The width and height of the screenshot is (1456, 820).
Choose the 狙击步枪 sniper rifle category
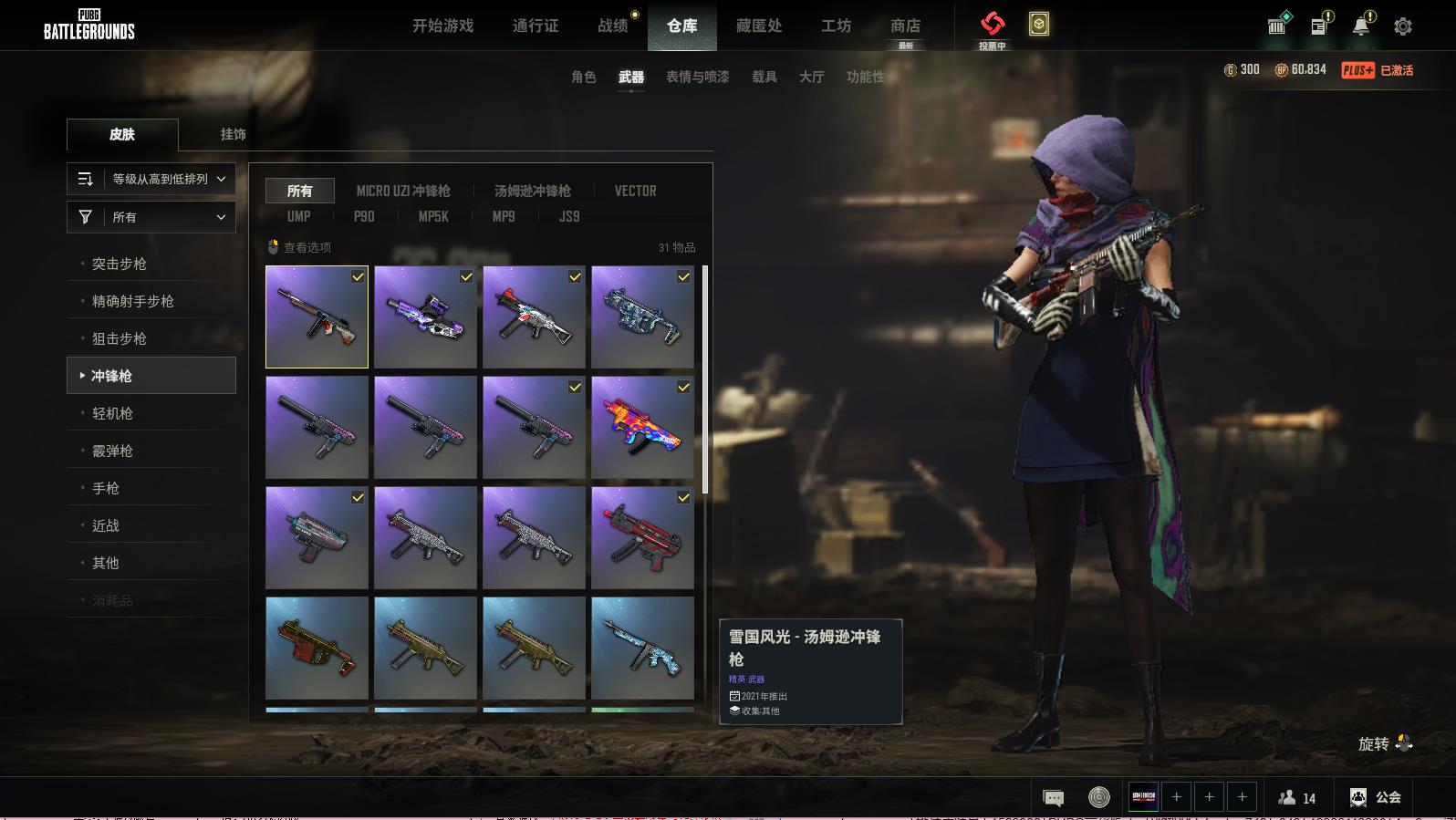pyautogui.click(x=120, y=338)
